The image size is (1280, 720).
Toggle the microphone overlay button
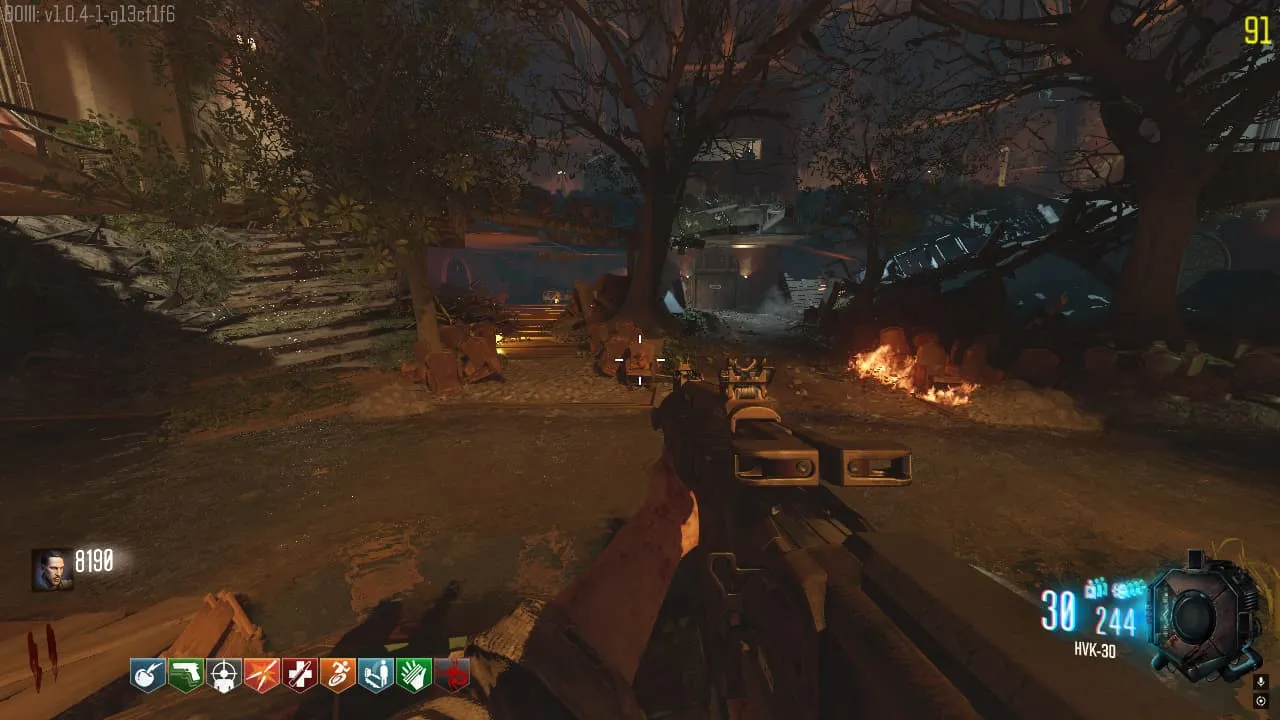[1261, 682]
